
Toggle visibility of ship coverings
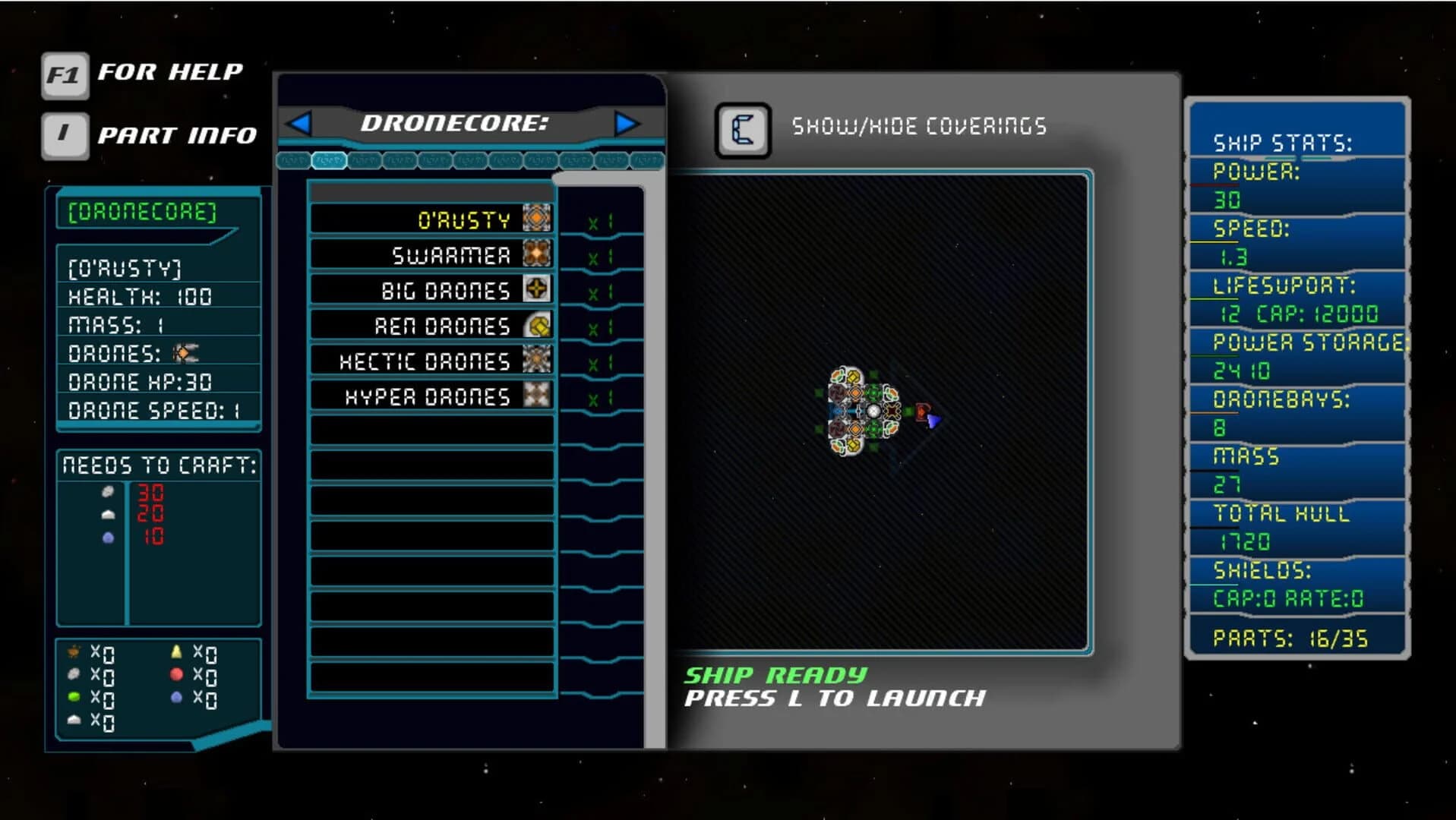click(919, 127)
